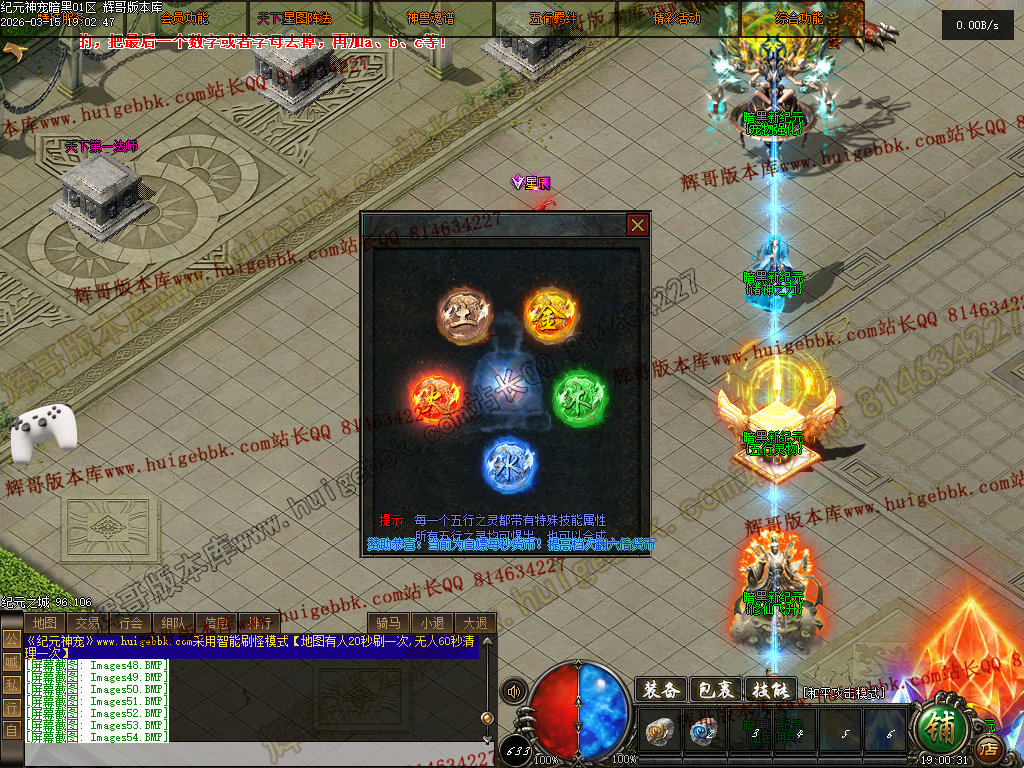Choose the 火 fire element orb
The image size is (1024, 768).
[437, 398]
